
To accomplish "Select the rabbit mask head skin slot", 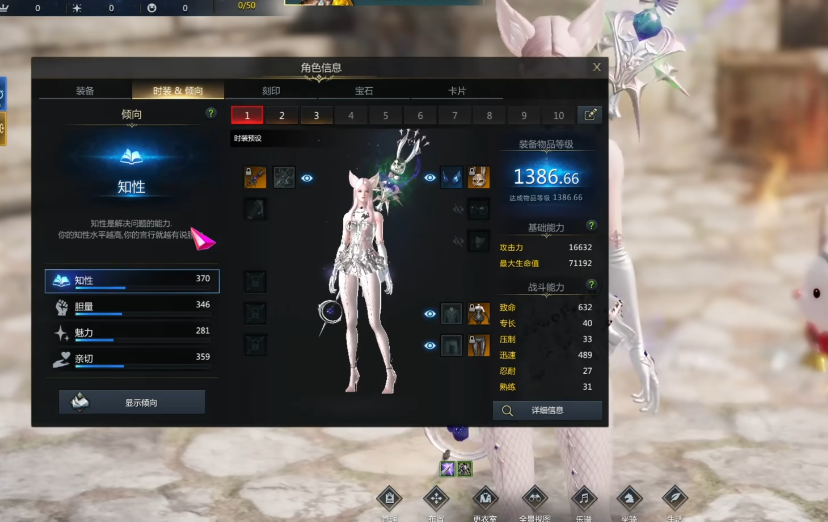I will pyautogui.click(x=479, y=178).
